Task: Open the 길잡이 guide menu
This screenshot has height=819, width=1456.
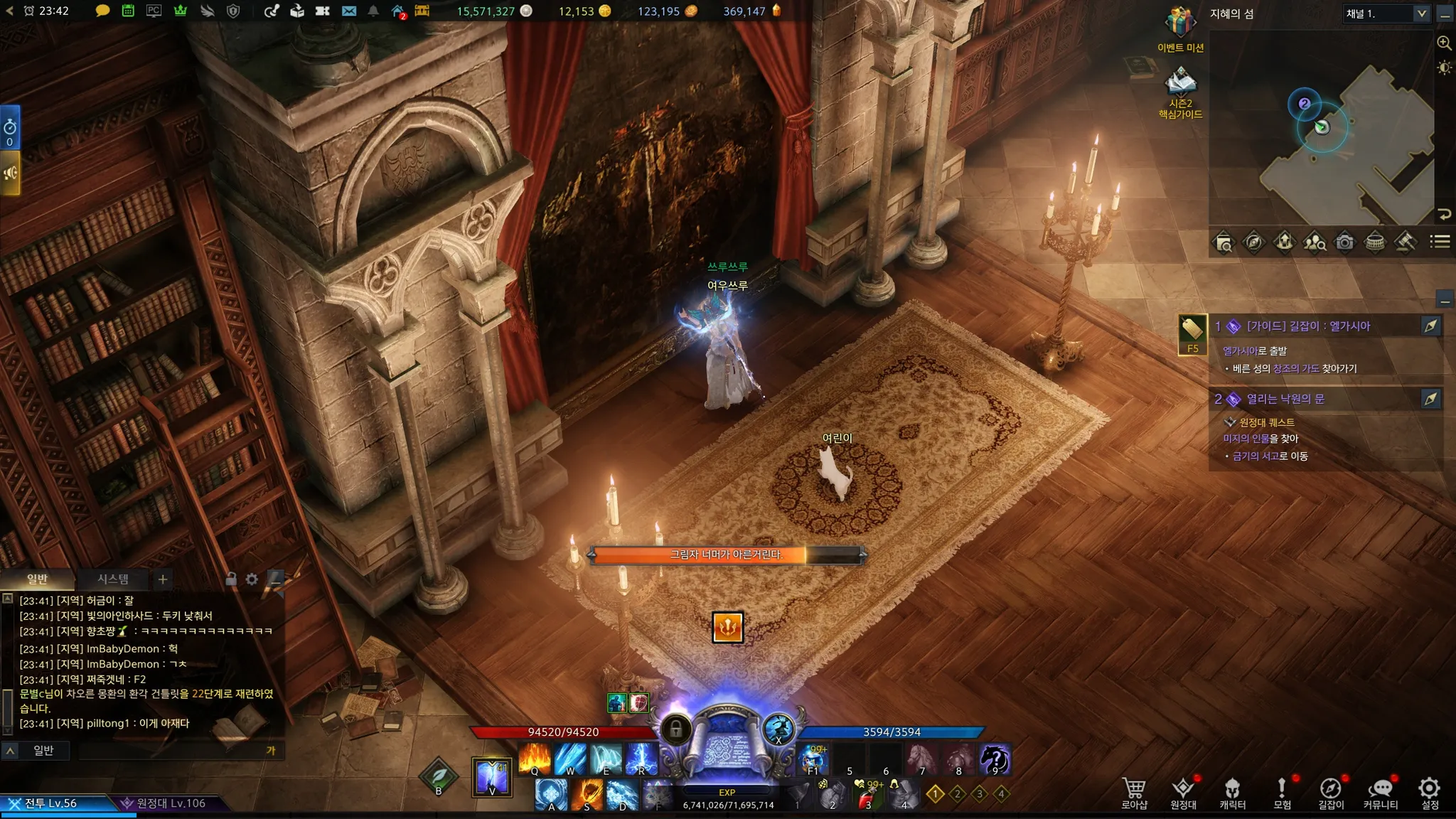Action: 1331,792
